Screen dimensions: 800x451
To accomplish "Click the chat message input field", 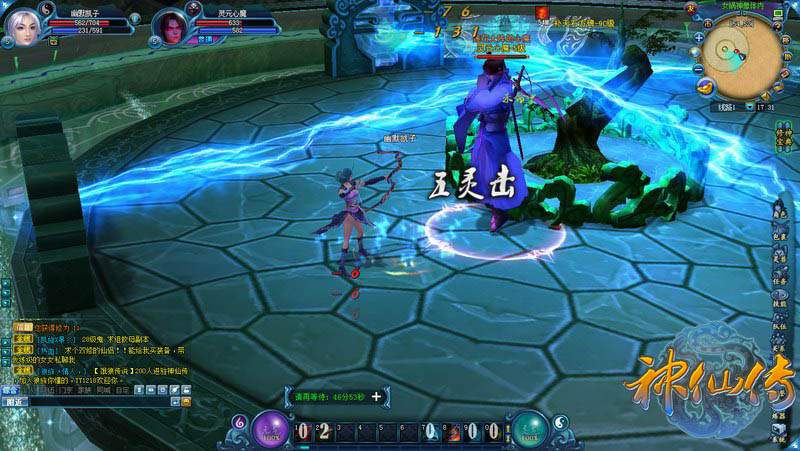I will (x=100, y=401).
